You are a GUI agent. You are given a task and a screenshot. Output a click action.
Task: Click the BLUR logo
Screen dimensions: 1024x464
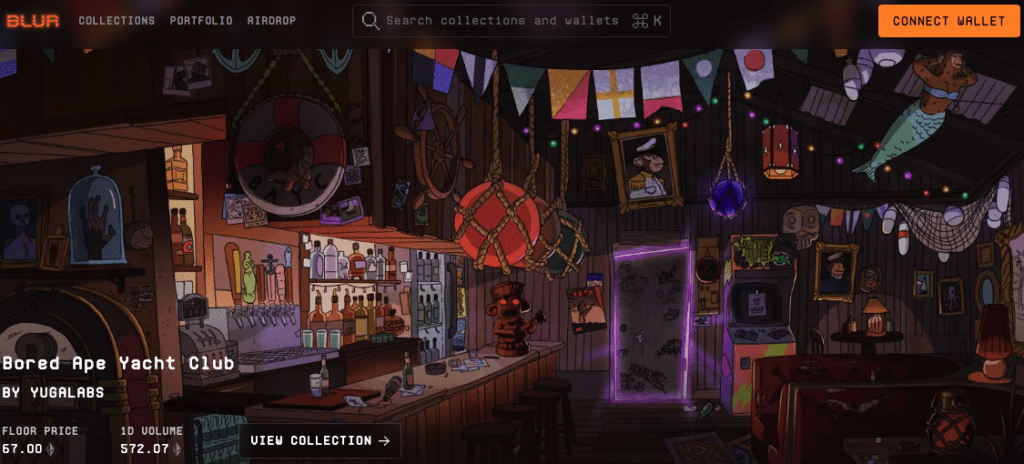tap(31, 21)
